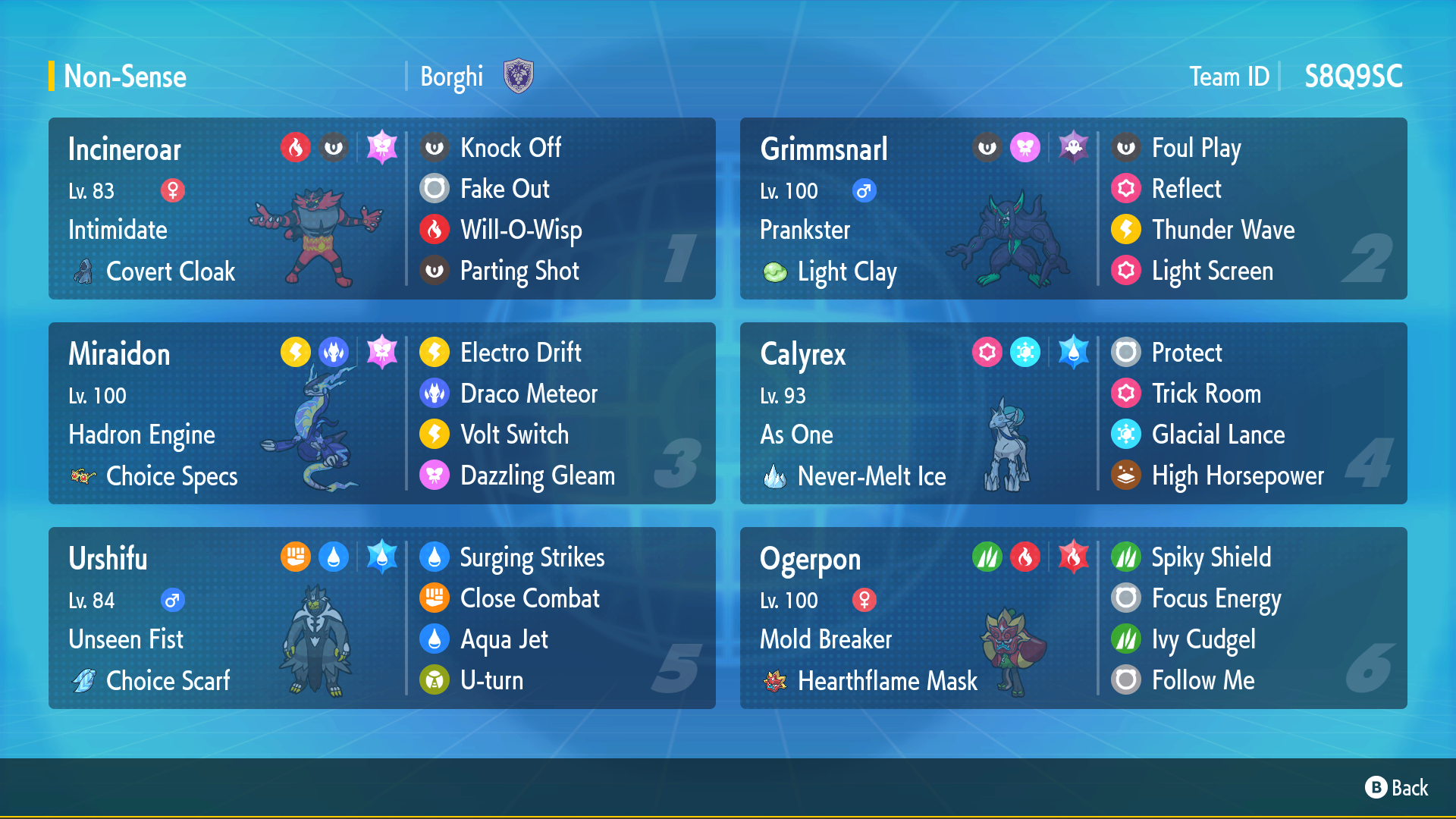Click the Light Clay held item

pyautogui.click(x=846, y=271)
